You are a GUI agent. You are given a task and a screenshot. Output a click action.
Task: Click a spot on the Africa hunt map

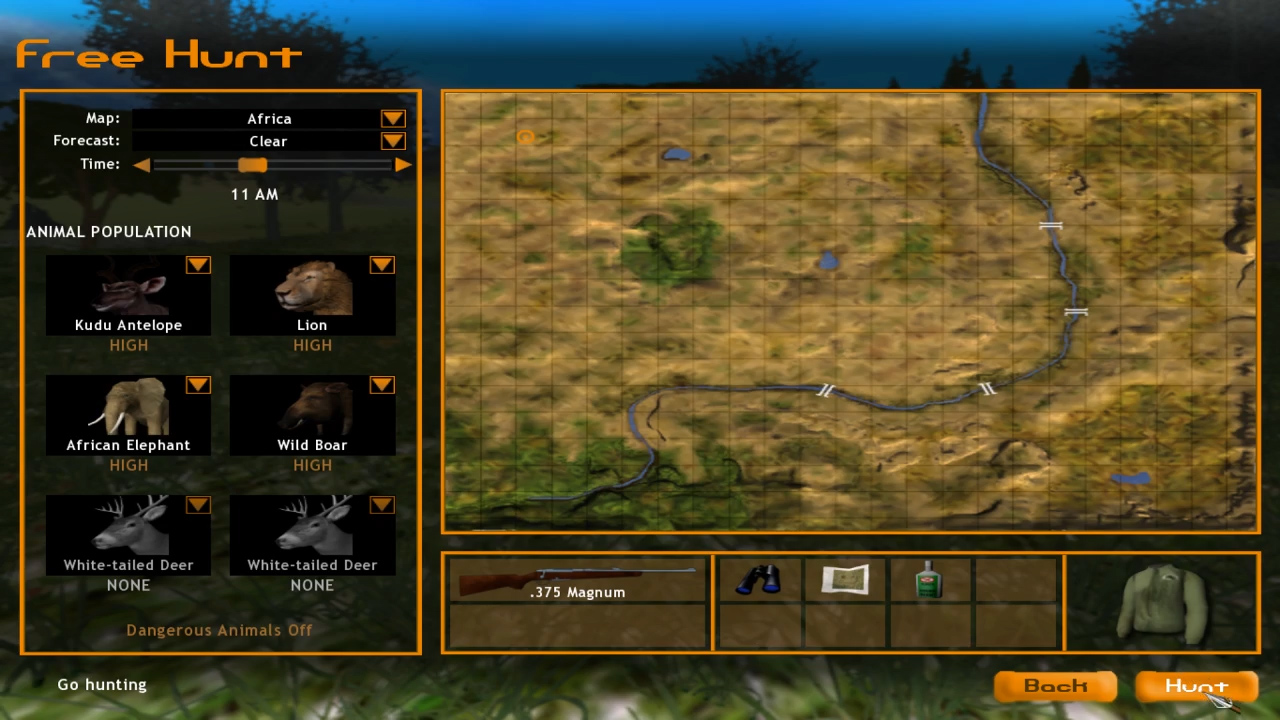pyautogui.click(x=850, y=310)
